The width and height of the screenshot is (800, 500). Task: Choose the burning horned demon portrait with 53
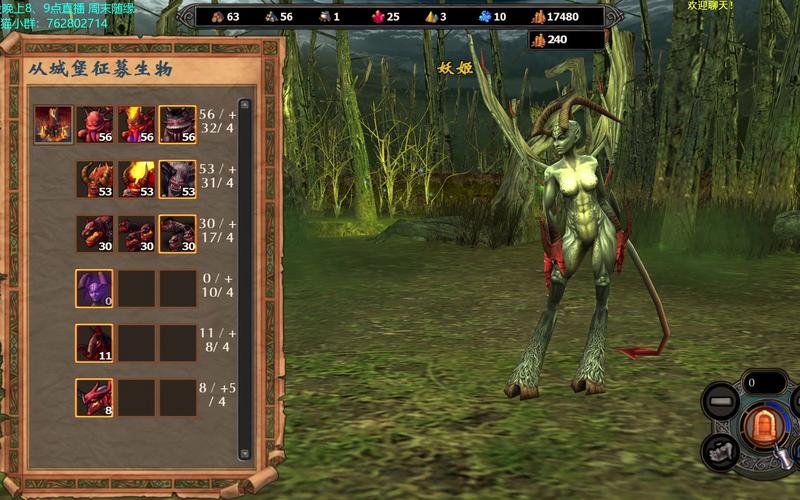(136, 179)
